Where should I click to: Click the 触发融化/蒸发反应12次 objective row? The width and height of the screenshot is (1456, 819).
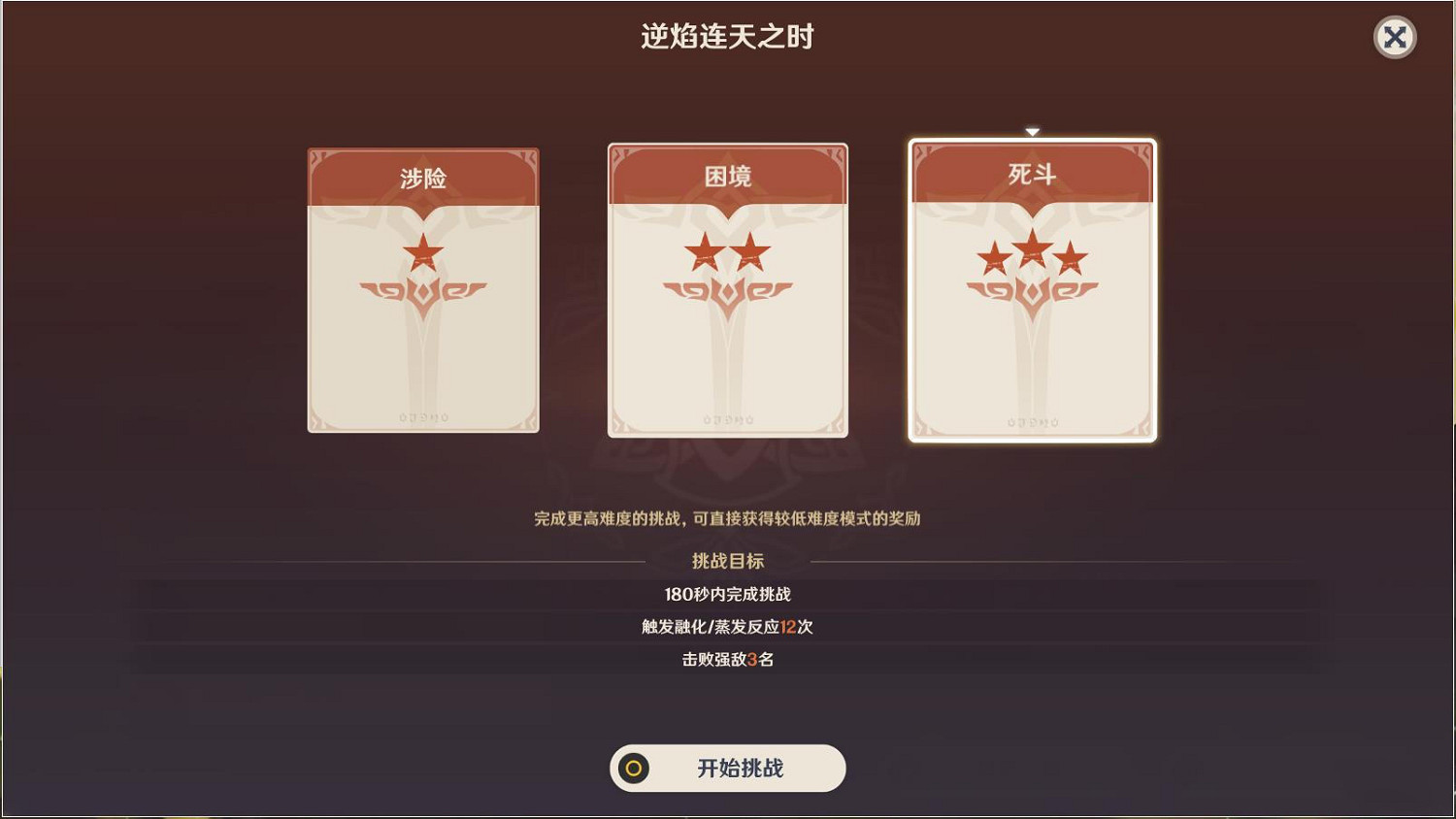[726, 627]
